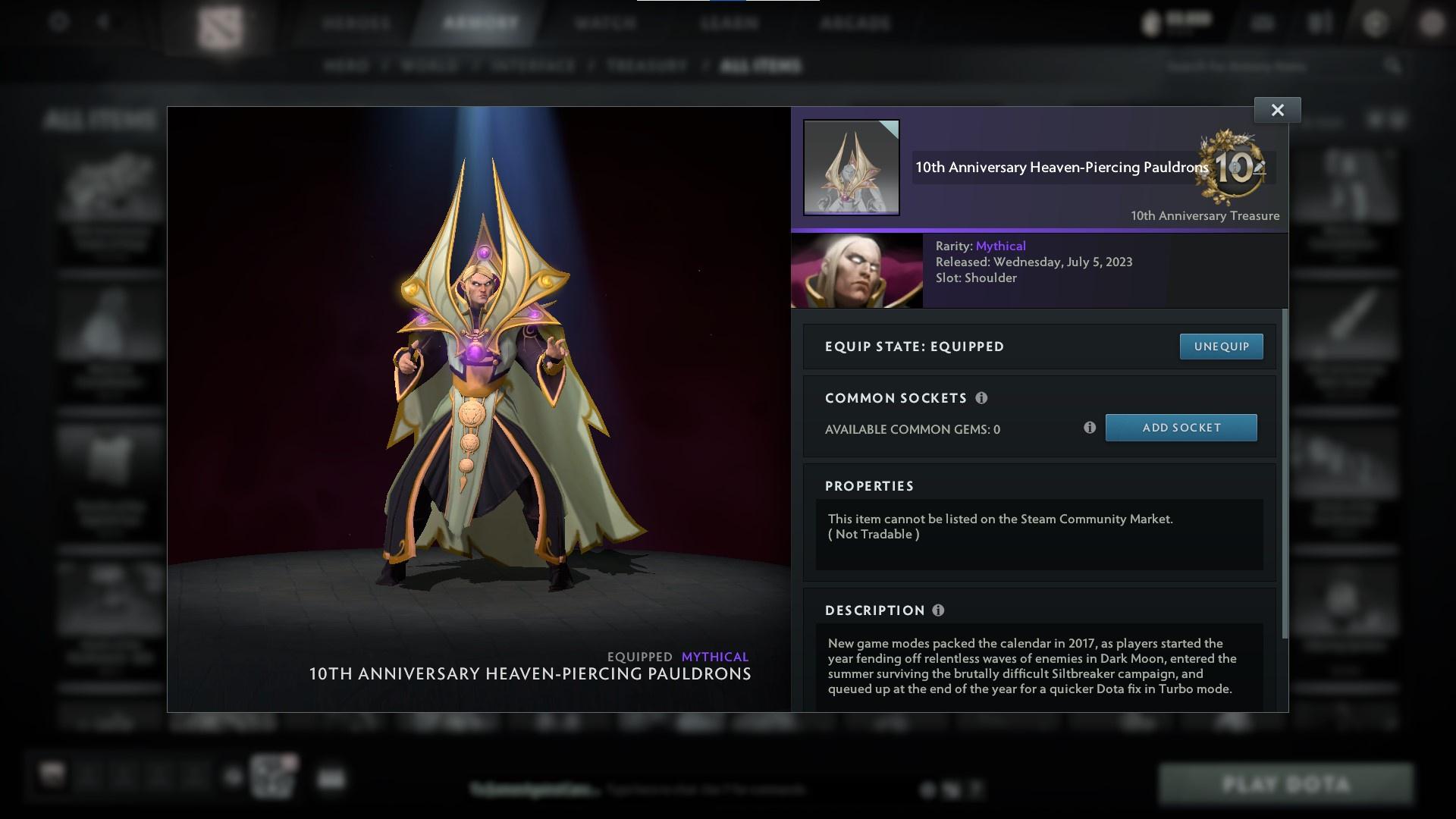Viewport: 1456px width, 819px height.
Task: Click the info icon next to AVAILABLE COMMON GEMS
Action: click(1090, 428)
